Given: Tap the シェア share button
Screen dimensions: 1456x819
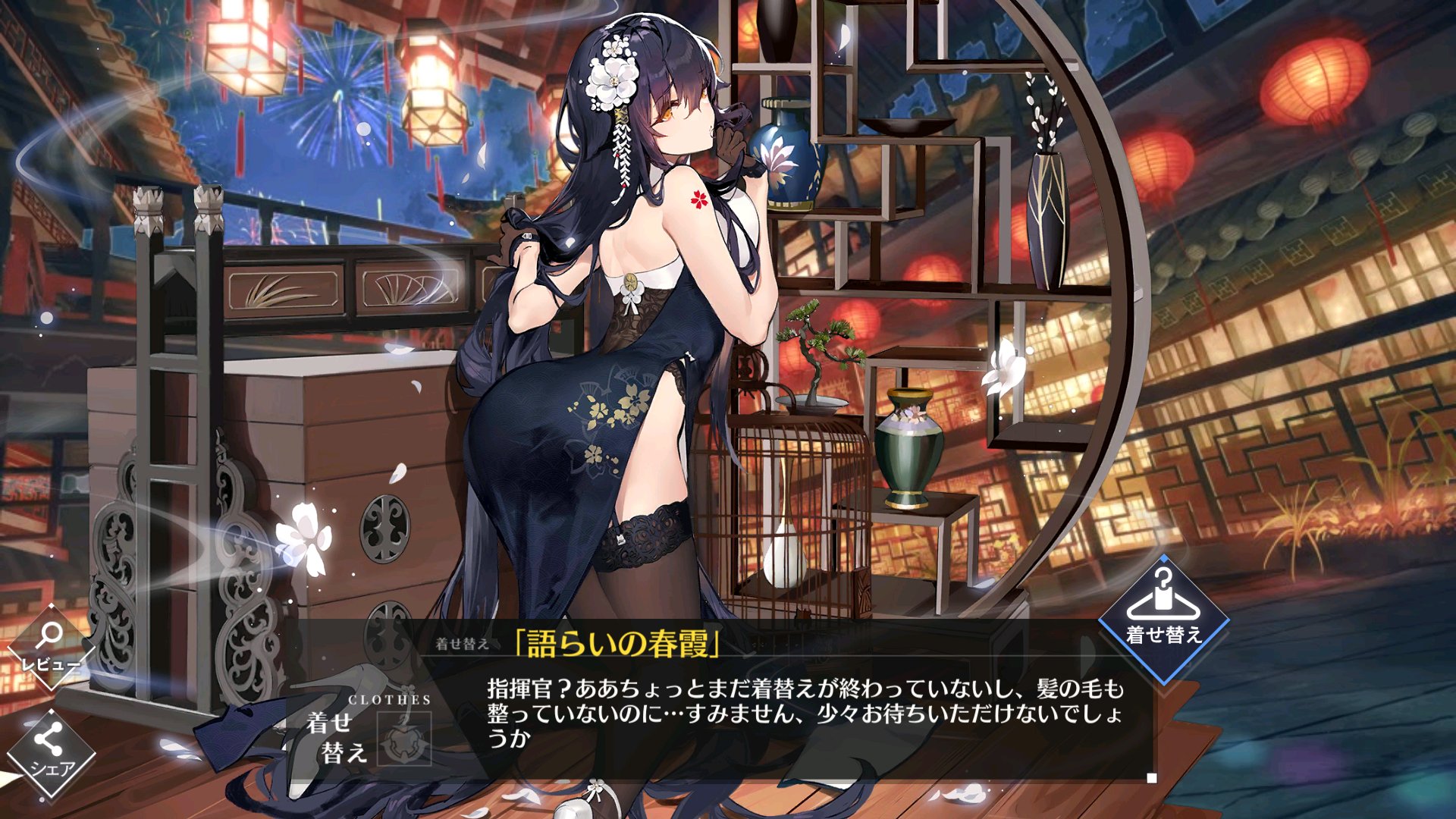Looking at the screenshot, I should tap(51, 753).
